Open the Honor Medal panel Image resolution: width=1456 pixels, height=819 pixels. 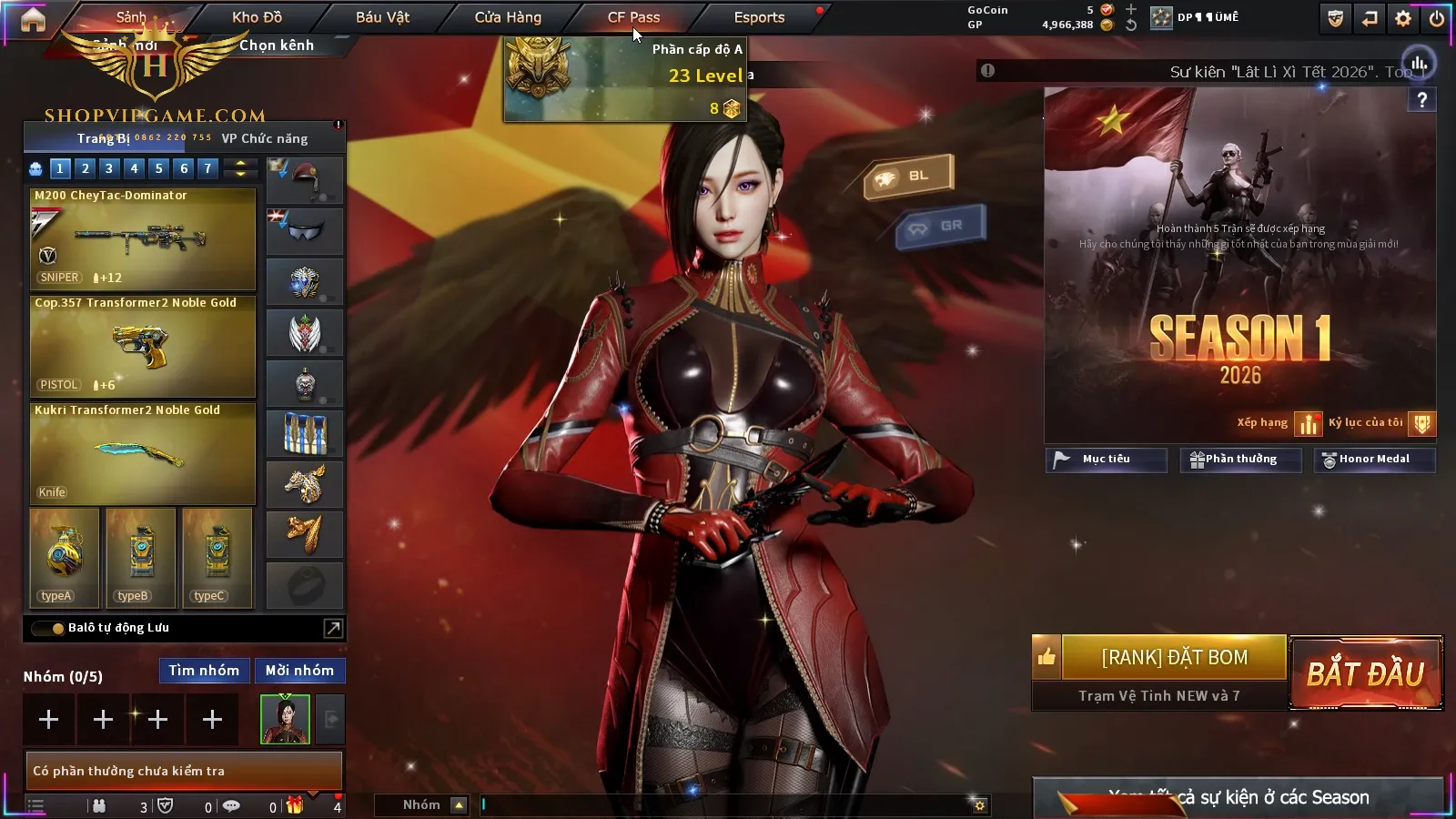click(1374, 460)
